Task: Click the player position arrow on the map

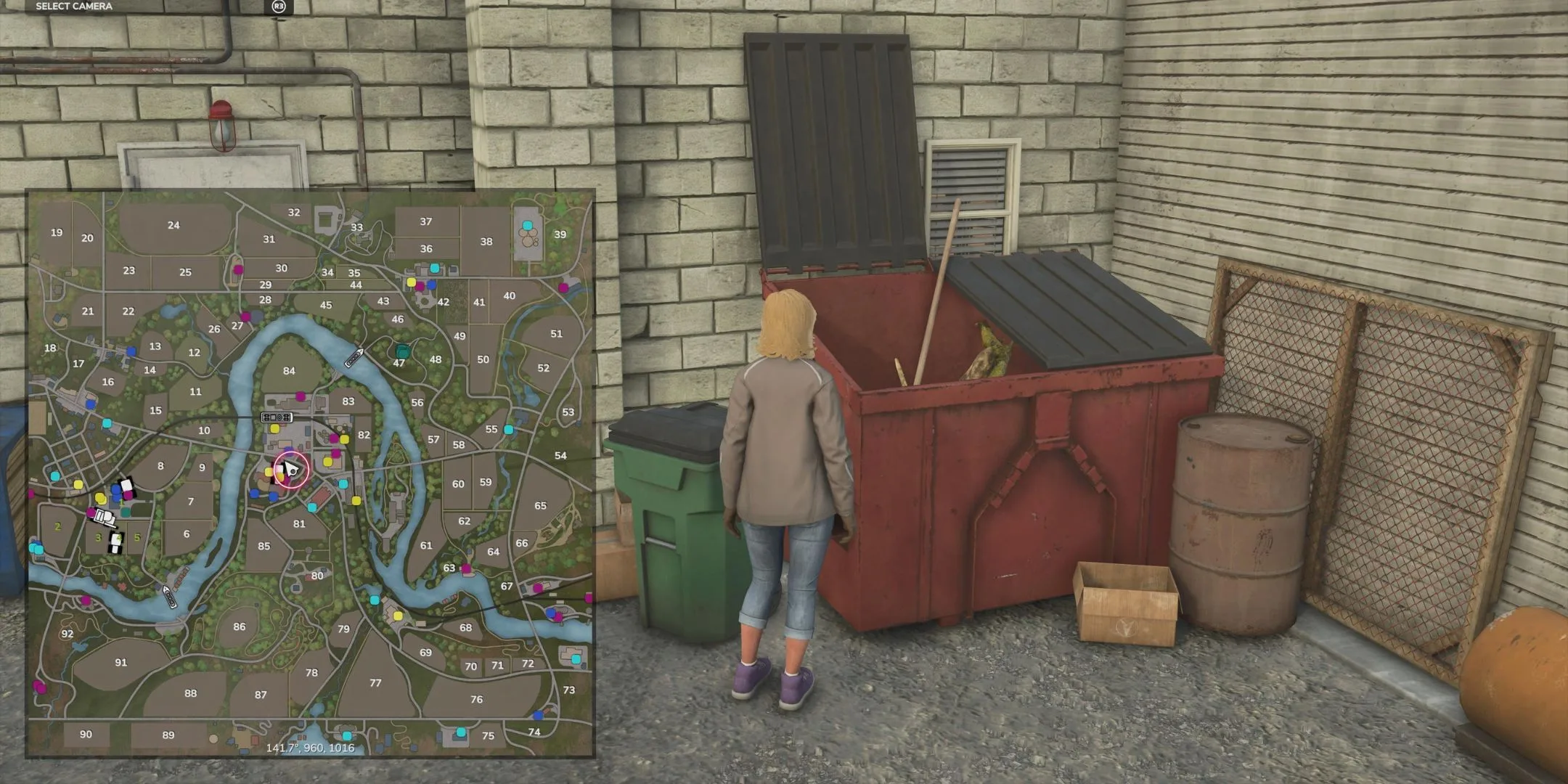Action: (x=290, y=469)
